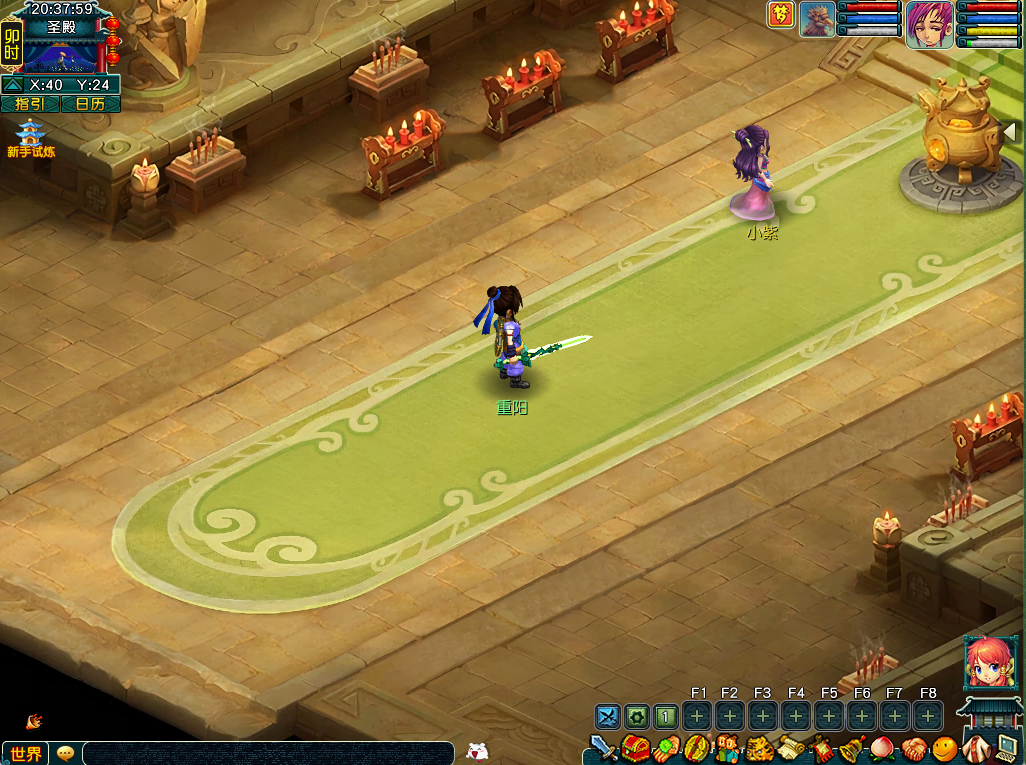Open the red treasure chest inventory icon
The height and width of the screenshot is (765, 1026).
(x=634, y=748)
